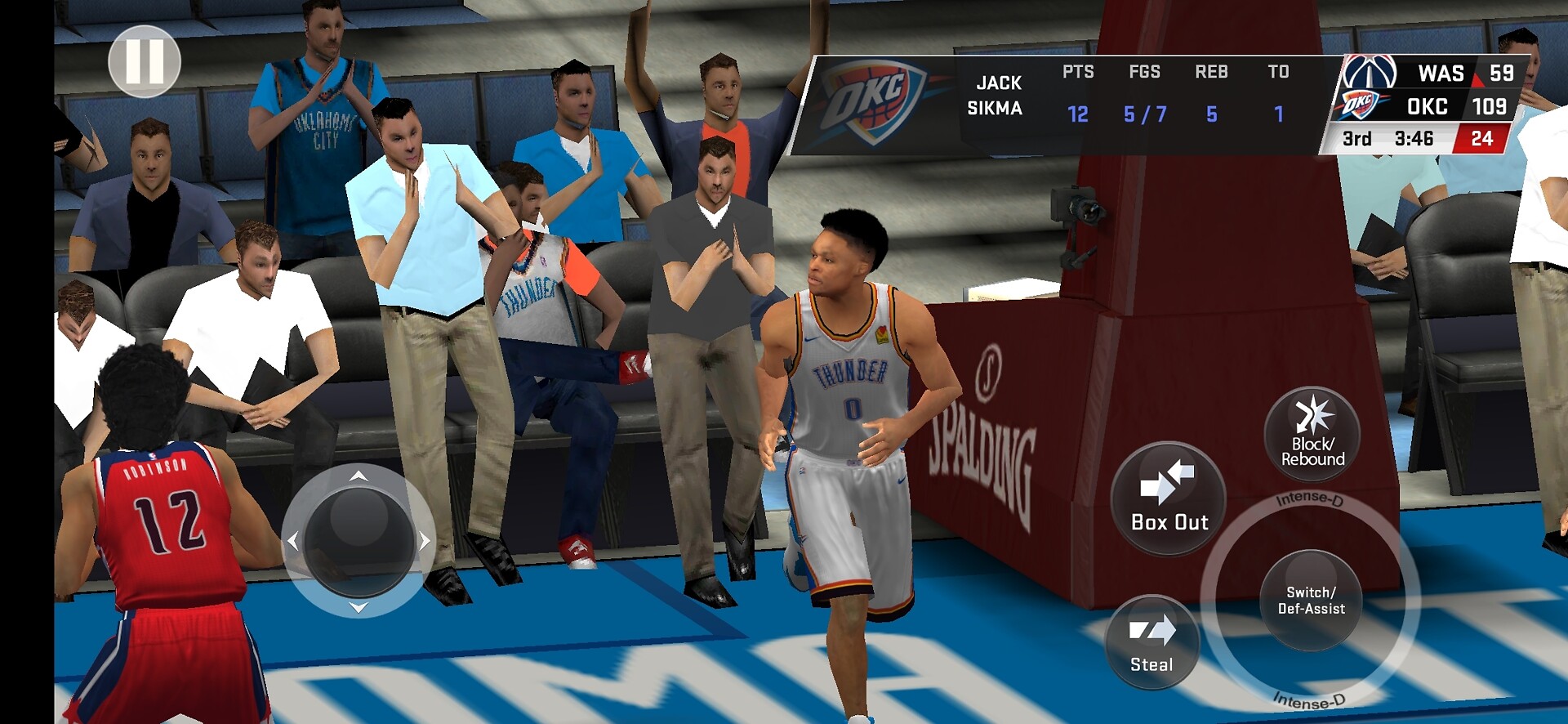Tap the Switch/Def-Assist button
The height and width of the screenshot is (724, 1568).
1311,601
